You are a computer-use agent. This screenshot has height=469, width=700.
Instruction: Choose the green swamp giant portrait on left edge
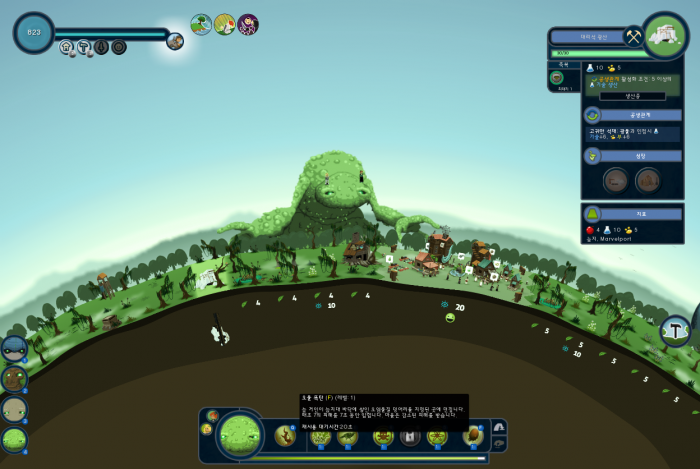[x=14, y=439]
